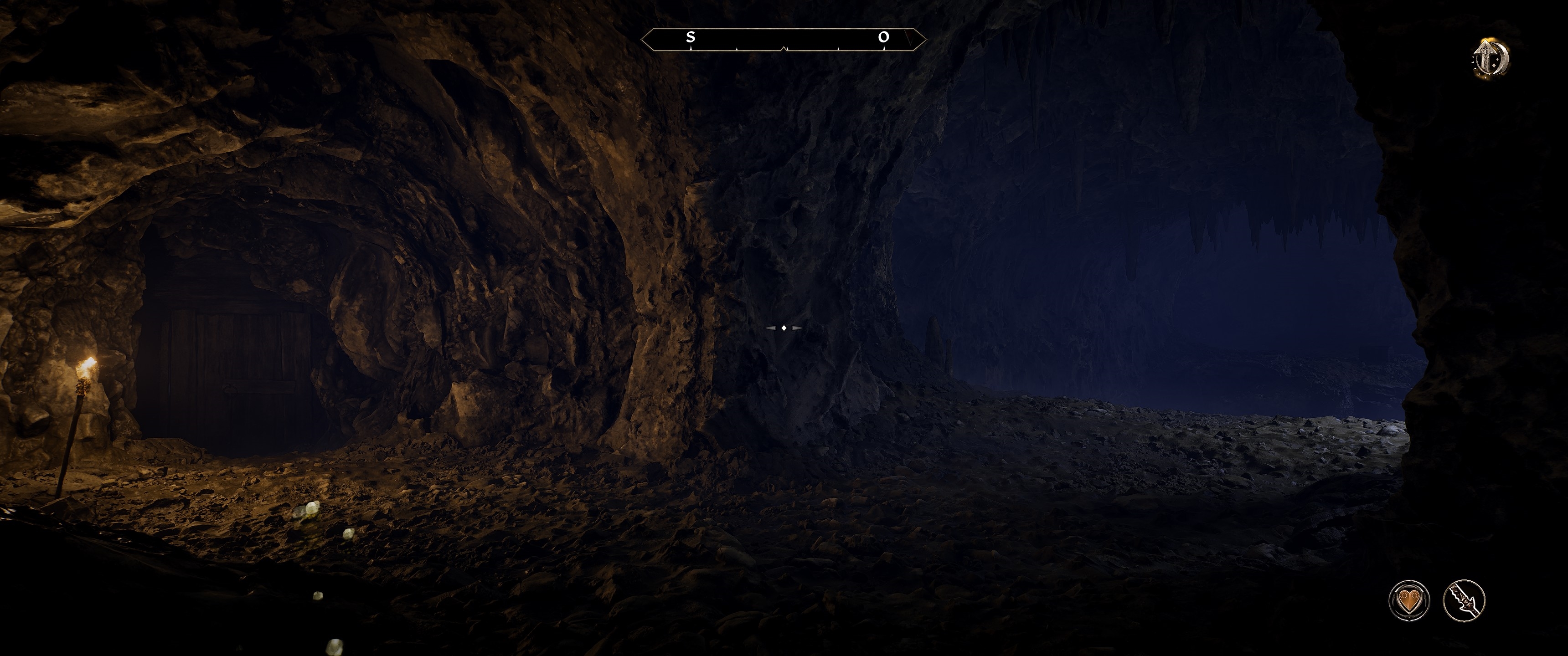
Task: Click the compass bar showing S and O
Action: click(x=784, y=39)
